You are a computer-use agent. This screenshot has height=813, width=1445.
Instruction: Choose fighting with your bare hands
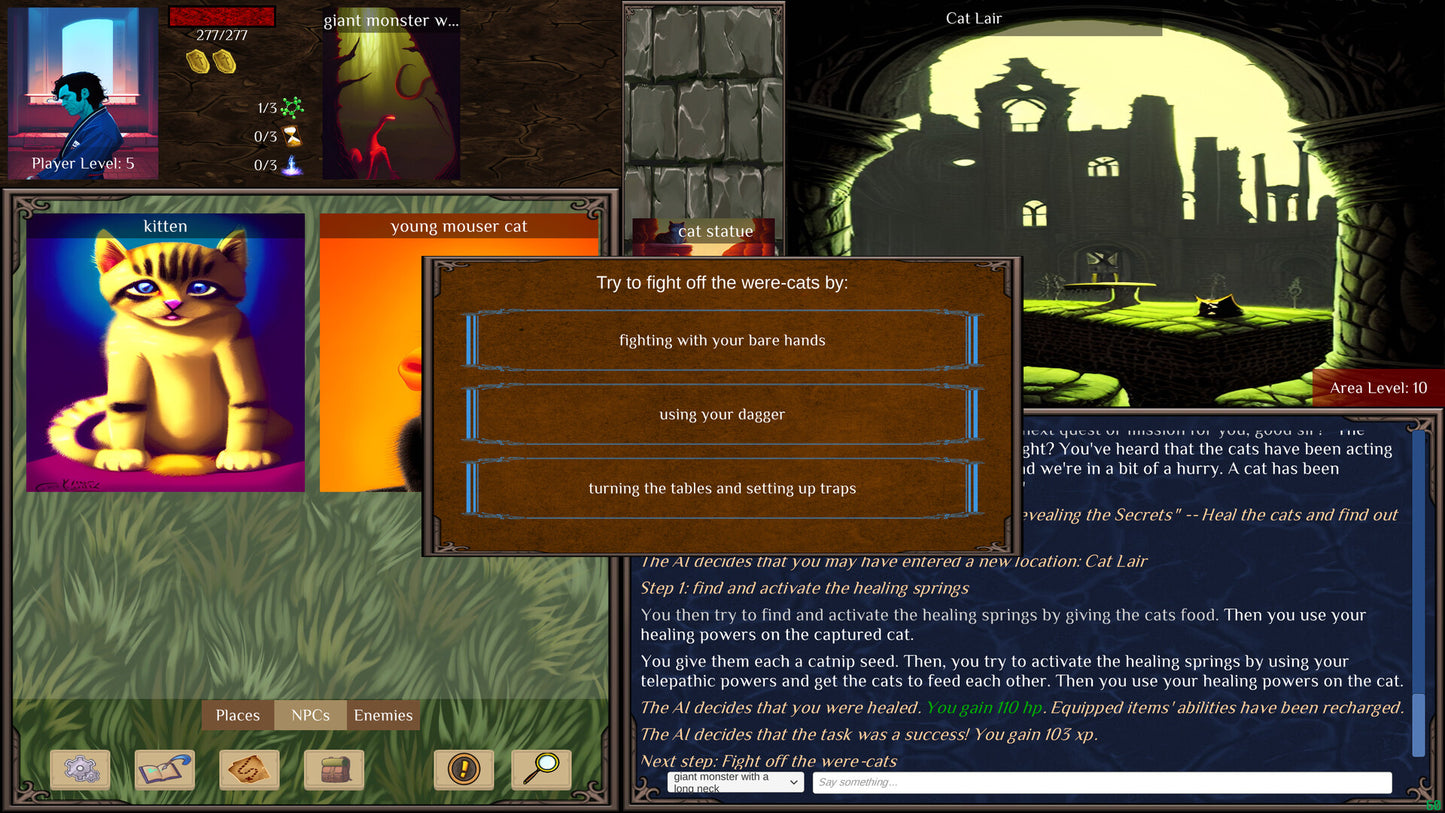[x=722, y=340]
